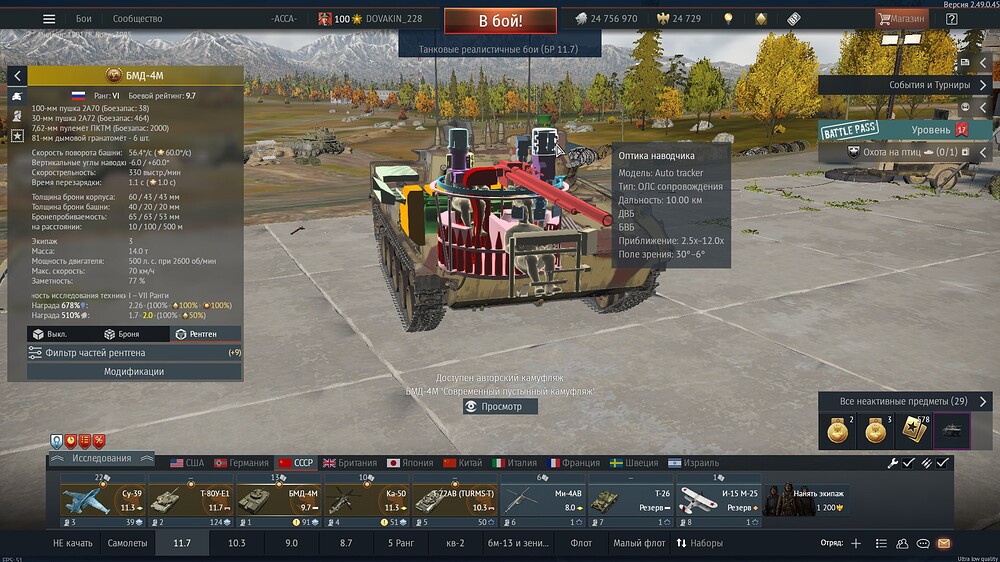Select the Су-39 aircraft slot
Image resolution: width=1000 pixels, height=562 pixels.
[98, 500]
